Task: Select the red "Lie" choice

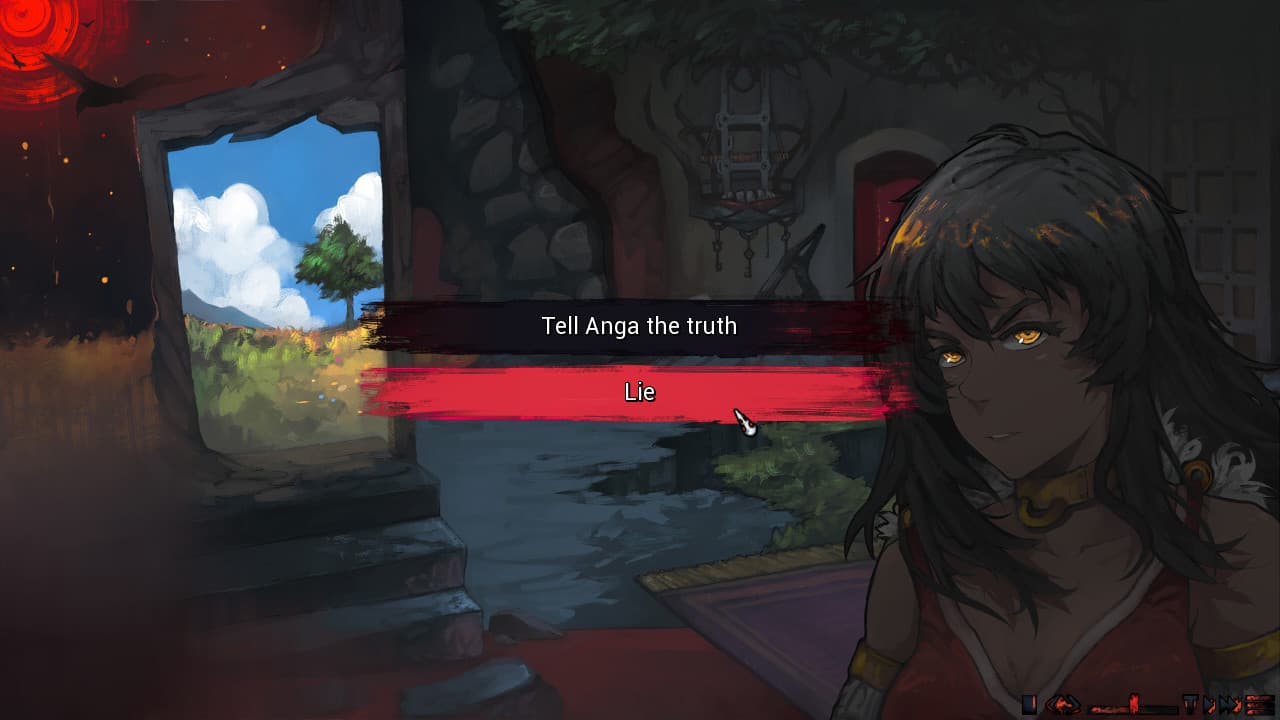Action: pos(639,392)
